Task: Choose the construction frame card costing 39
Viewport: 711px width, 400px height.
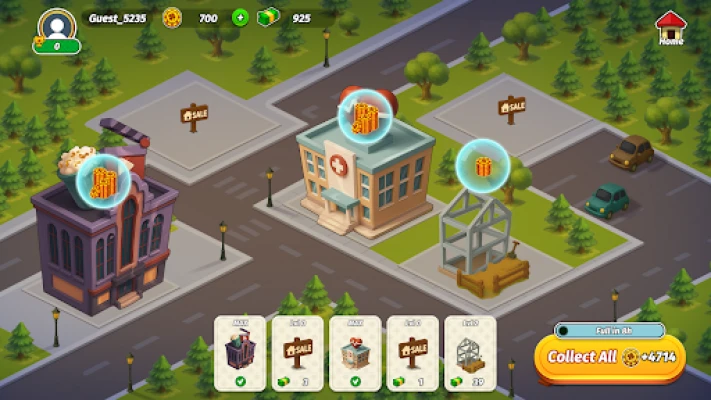Action: coord(470,353)
